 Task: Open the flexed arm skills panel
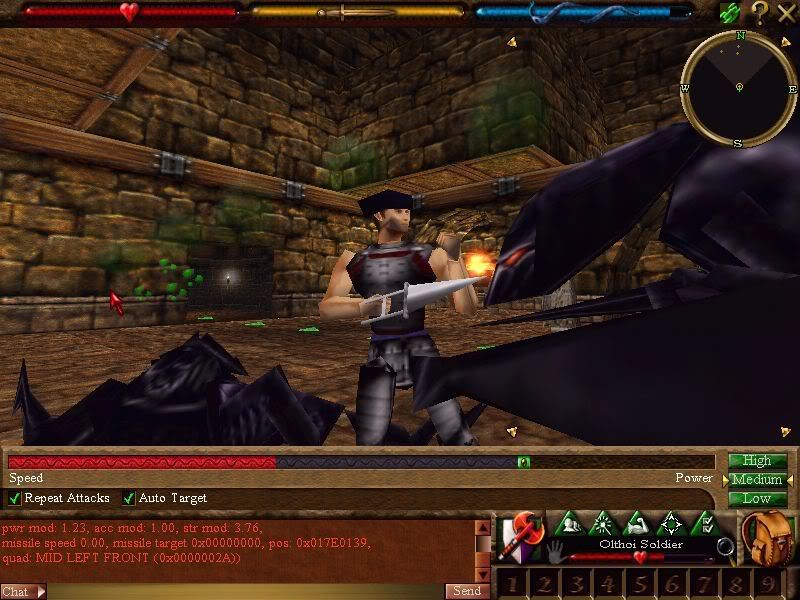[x=637, y=524]
